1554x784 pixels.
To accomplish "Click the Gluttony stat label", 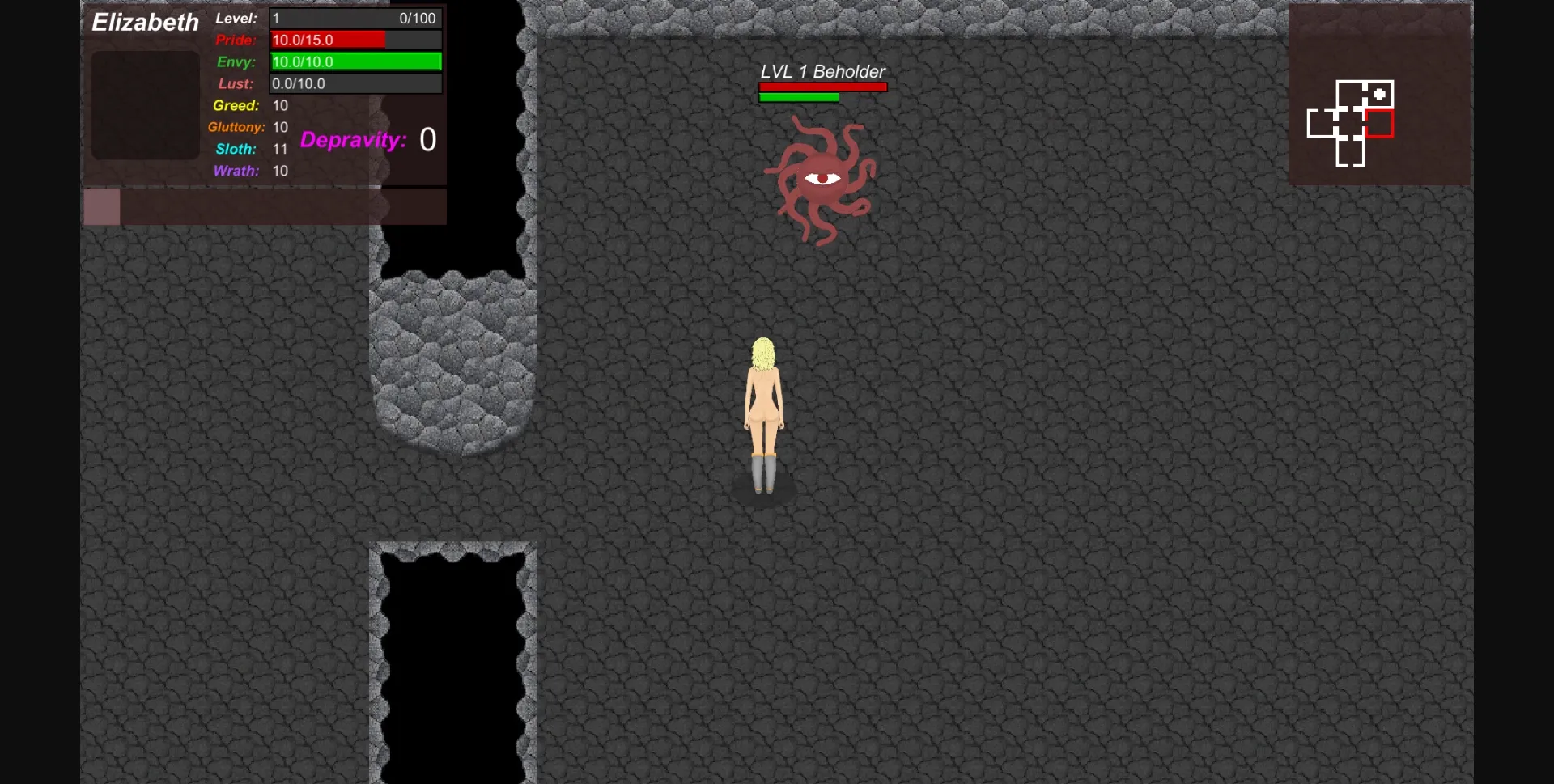I will [236, 127].
